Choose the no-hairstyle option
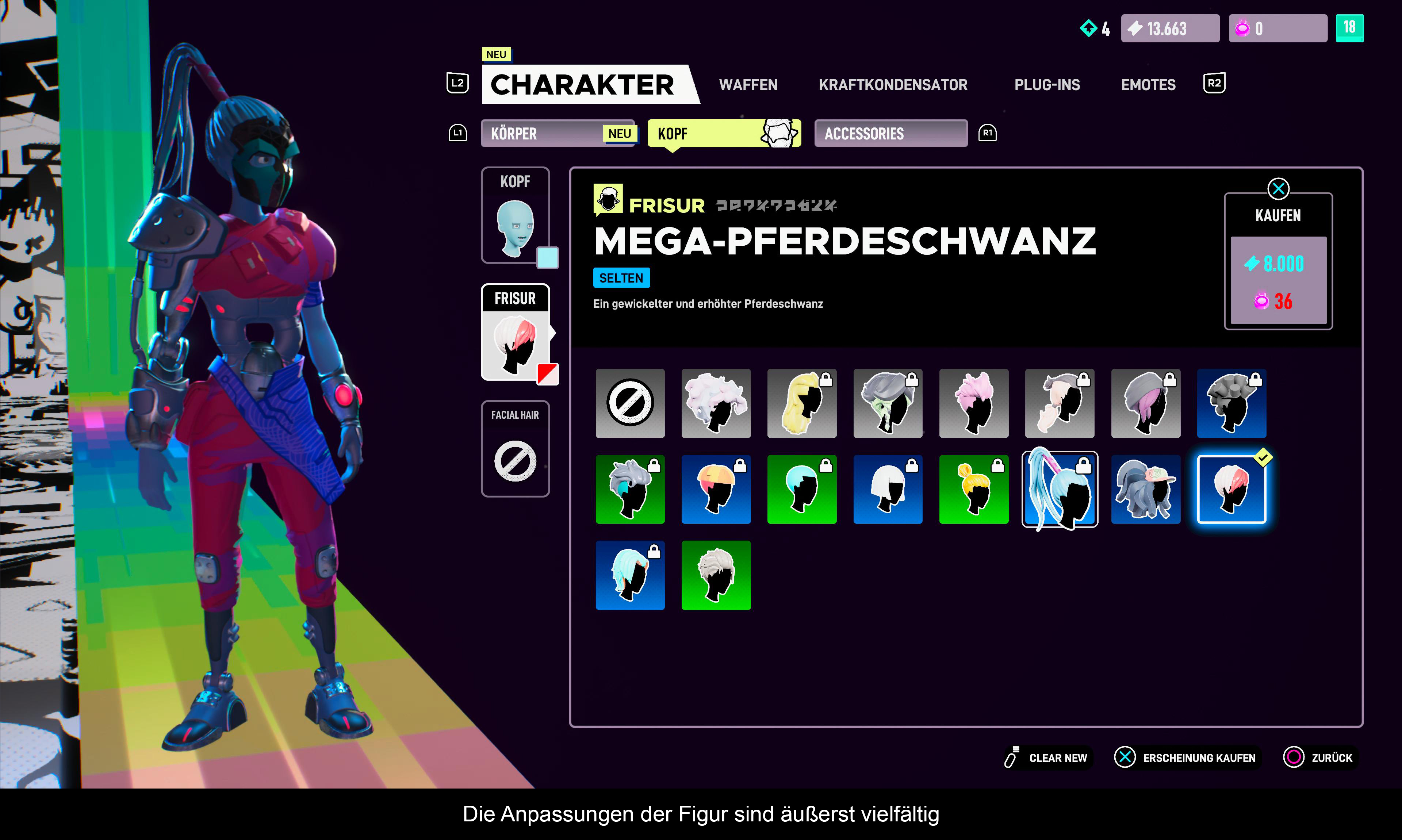1402x840 pixels. pos(630,404)
